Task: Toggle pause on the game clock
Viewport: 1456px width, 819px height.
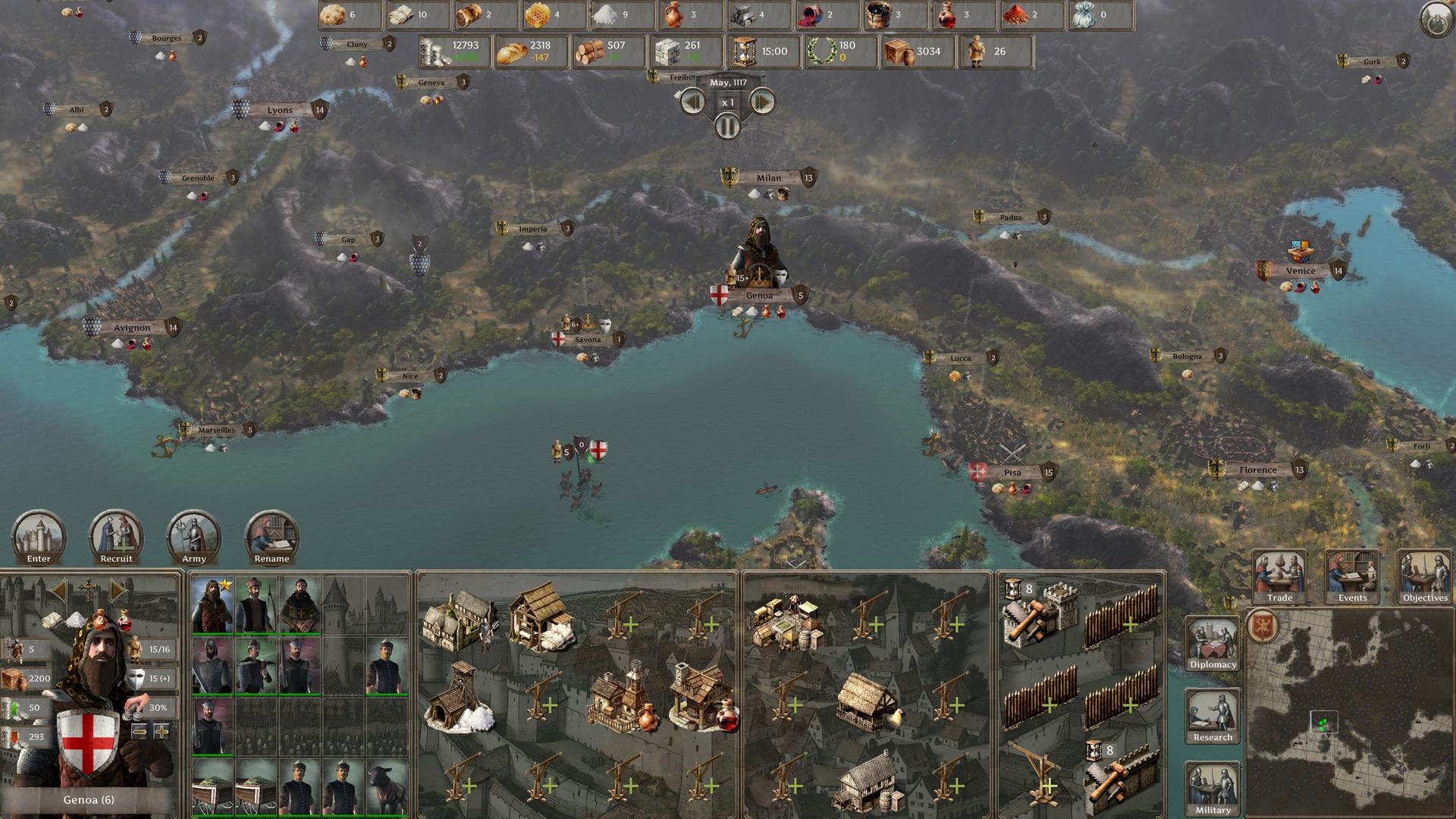Action: [x=727, y=127]
